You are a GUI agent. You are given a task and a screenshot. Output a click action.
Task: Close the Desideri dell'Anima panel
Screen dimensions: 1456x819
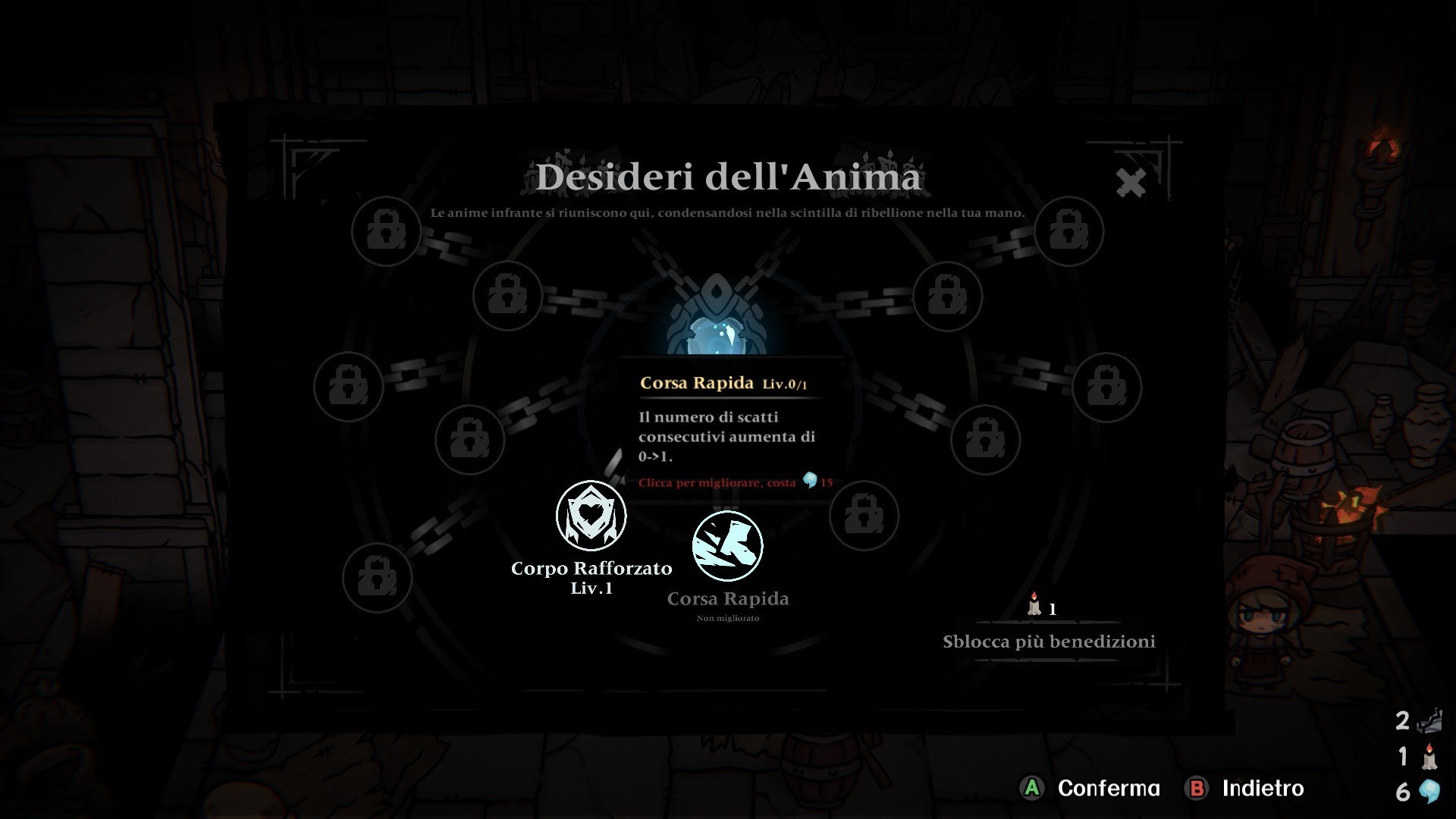pos(1131,183)
